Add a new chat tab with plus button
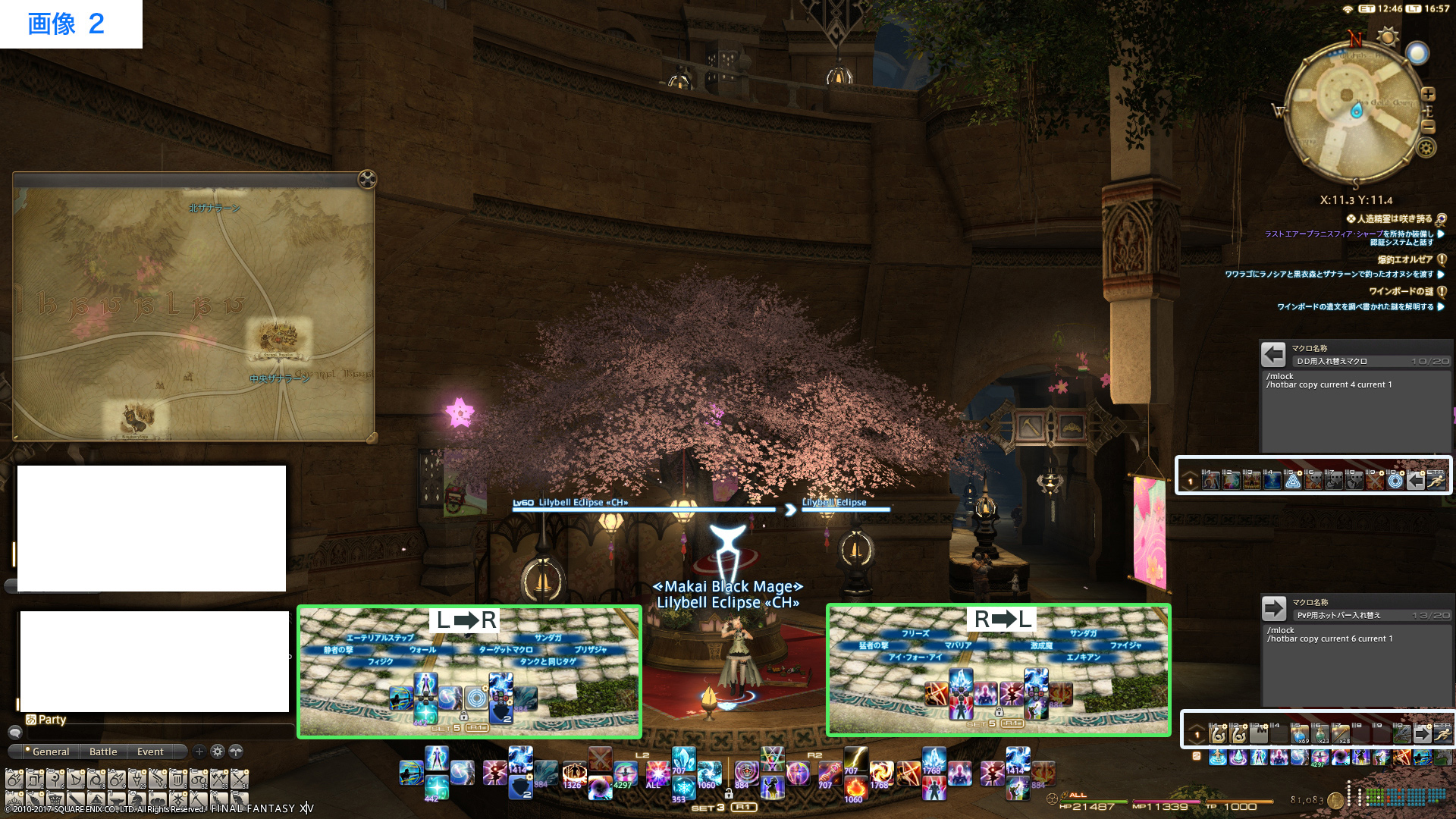This screenshot has height=819, width=1456. point(199,752)
